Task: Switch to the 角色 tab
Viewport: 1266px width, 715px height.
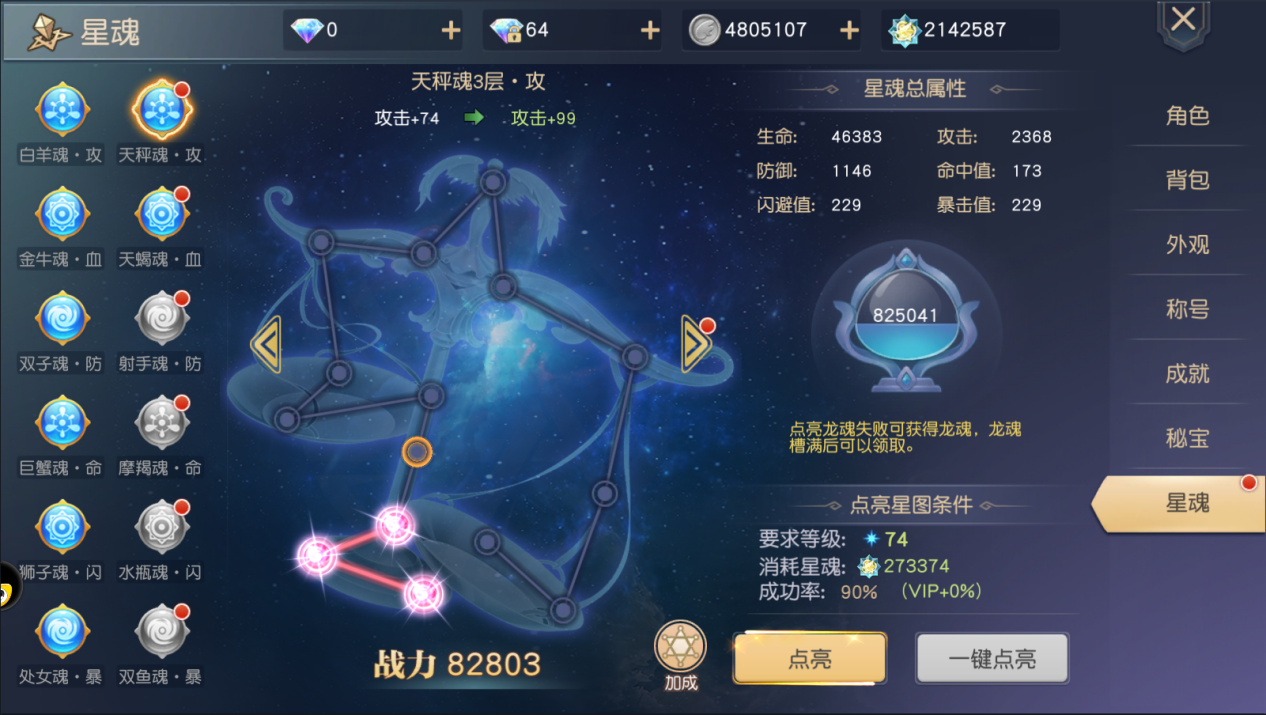Action: [1187, 116]
